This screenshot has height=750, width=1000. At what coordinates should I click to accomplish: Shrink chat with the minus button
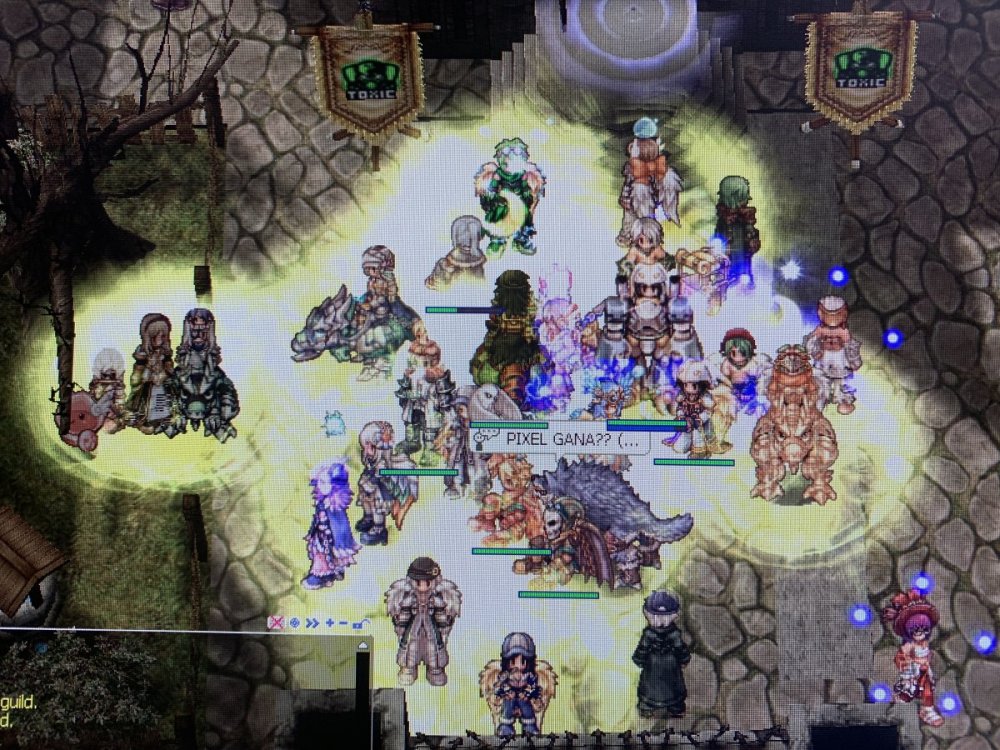click(343, 622)
